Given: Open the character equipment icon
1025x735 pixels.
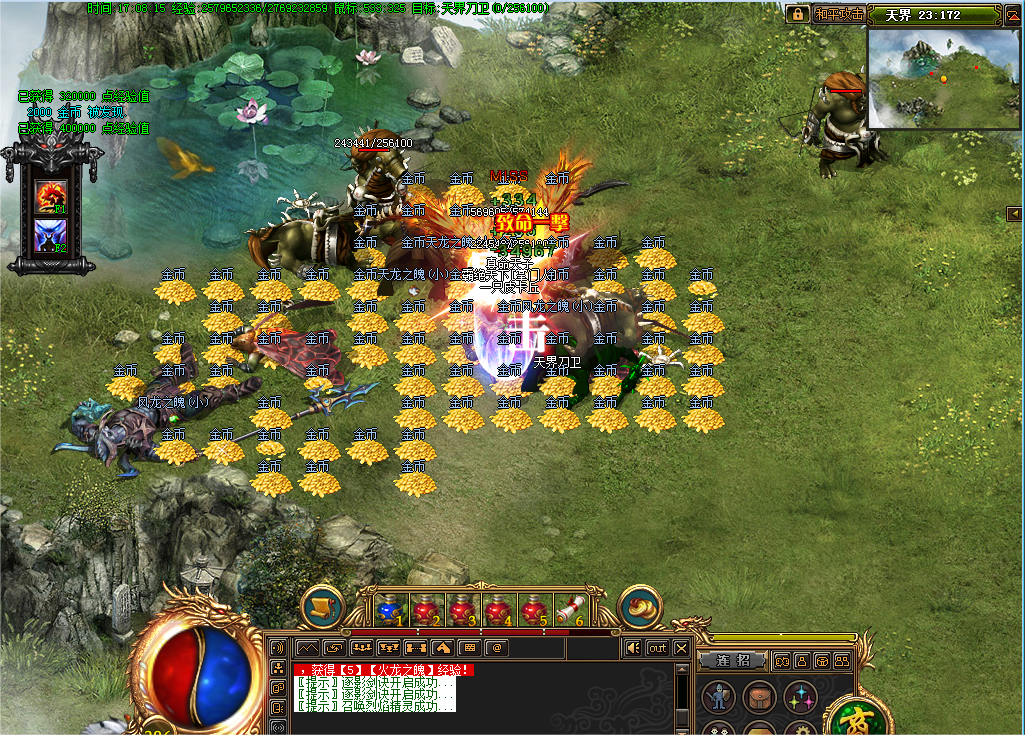Looking at the screenshot, I should 718,697.
